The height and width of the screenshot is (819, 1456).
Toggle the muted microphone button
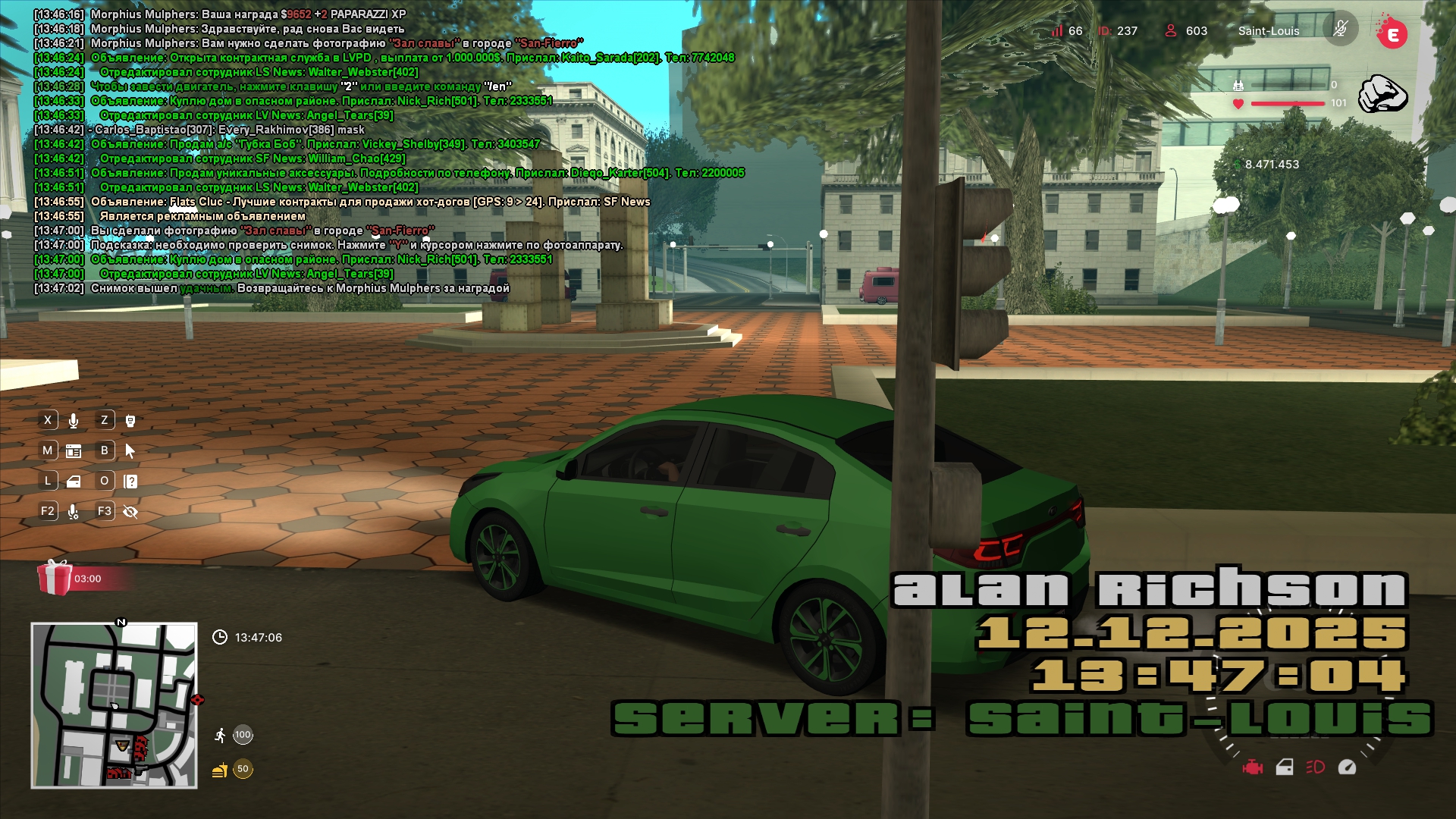coord(1340,30)
